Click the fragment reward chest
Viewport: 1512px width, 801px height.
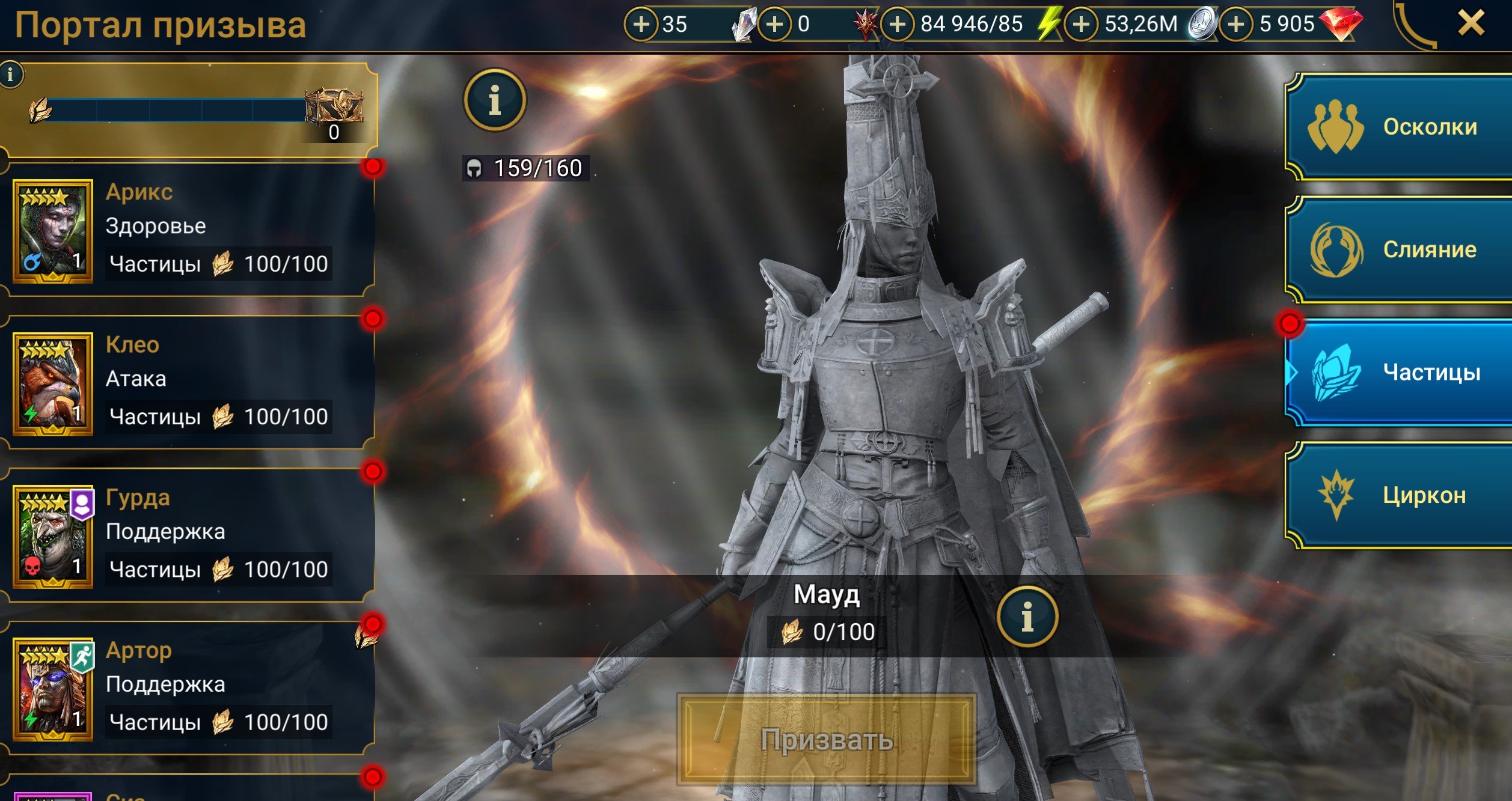pyautogui.click(x=334, y=108)
